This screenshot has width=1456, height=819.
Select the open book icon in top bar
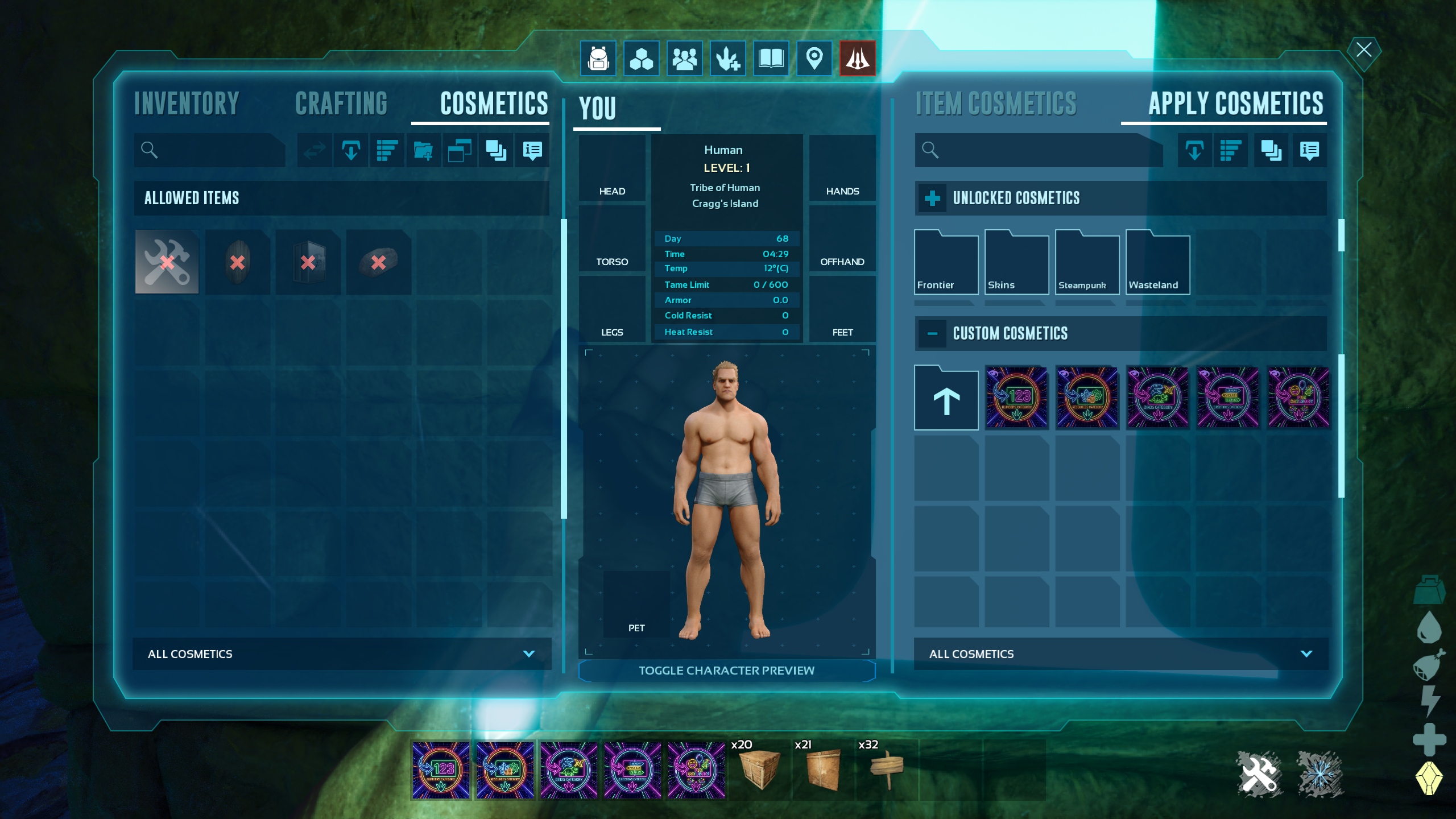[771, 58]
